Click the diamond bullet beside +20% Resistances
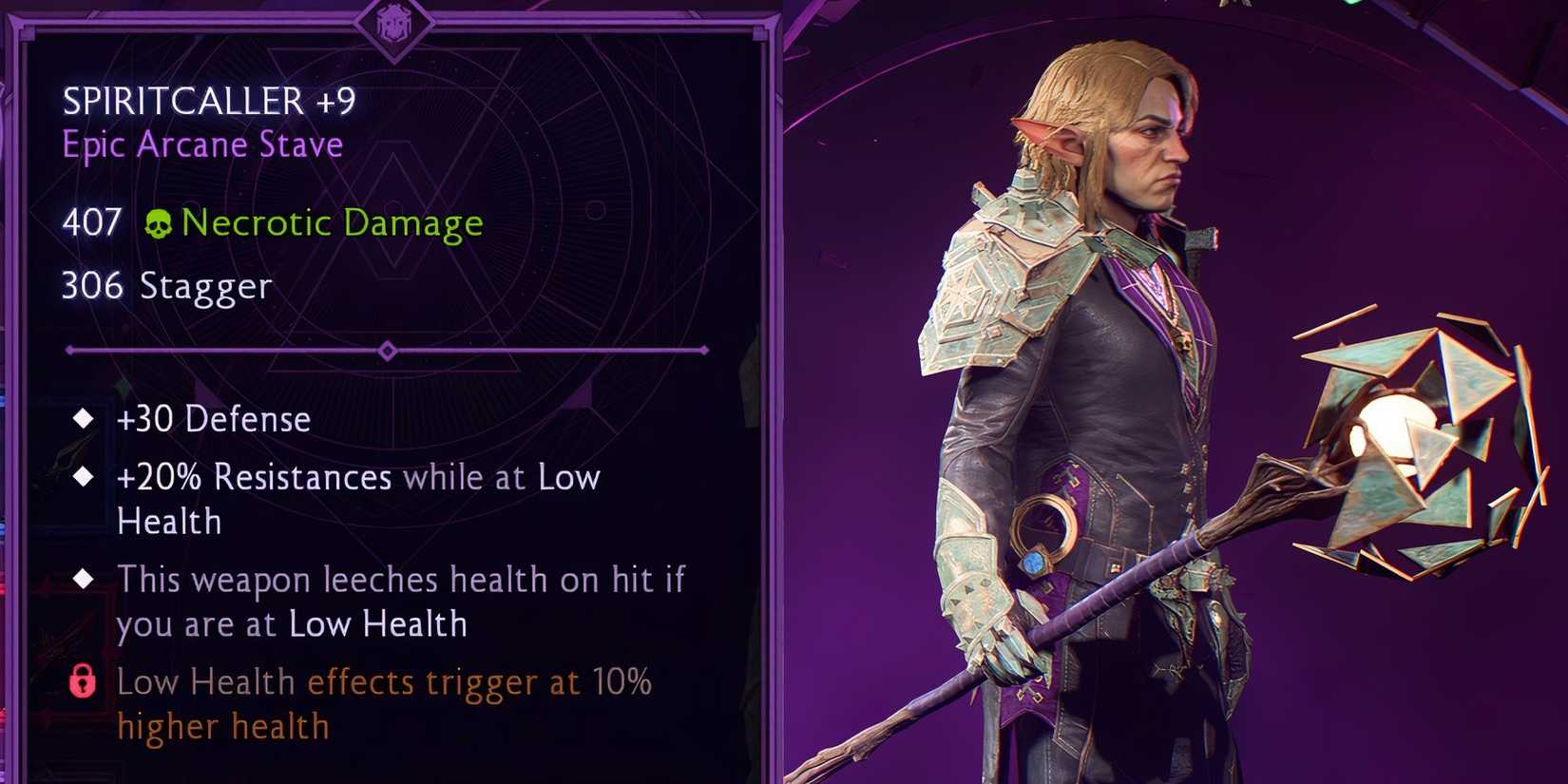 coord(85,474)
